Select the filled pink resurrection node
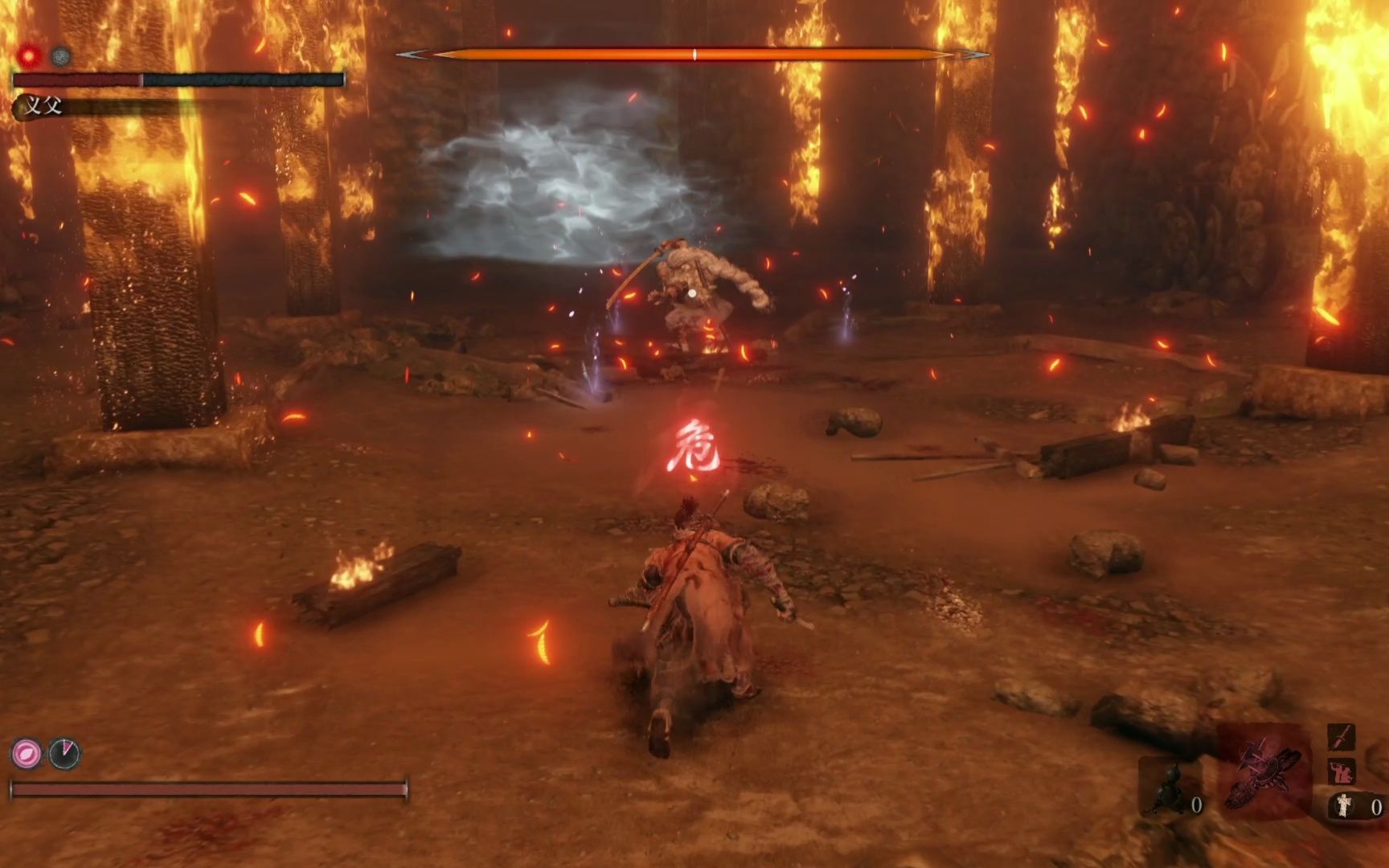The width and height of the screenshot is (1389, 868). click(x=26, y=754)
